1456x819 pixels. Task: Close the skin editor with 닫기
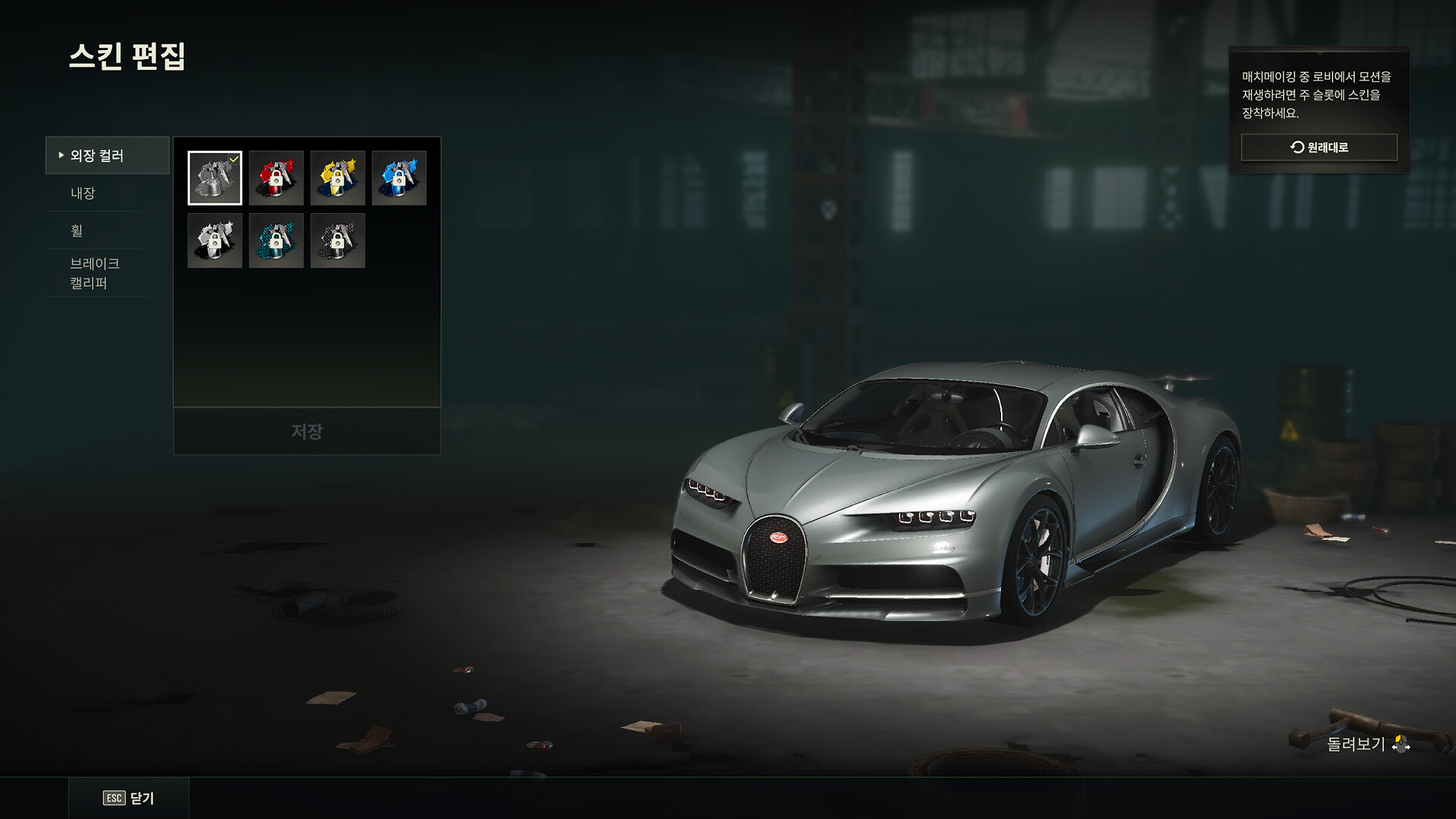(x=129, y=798)
